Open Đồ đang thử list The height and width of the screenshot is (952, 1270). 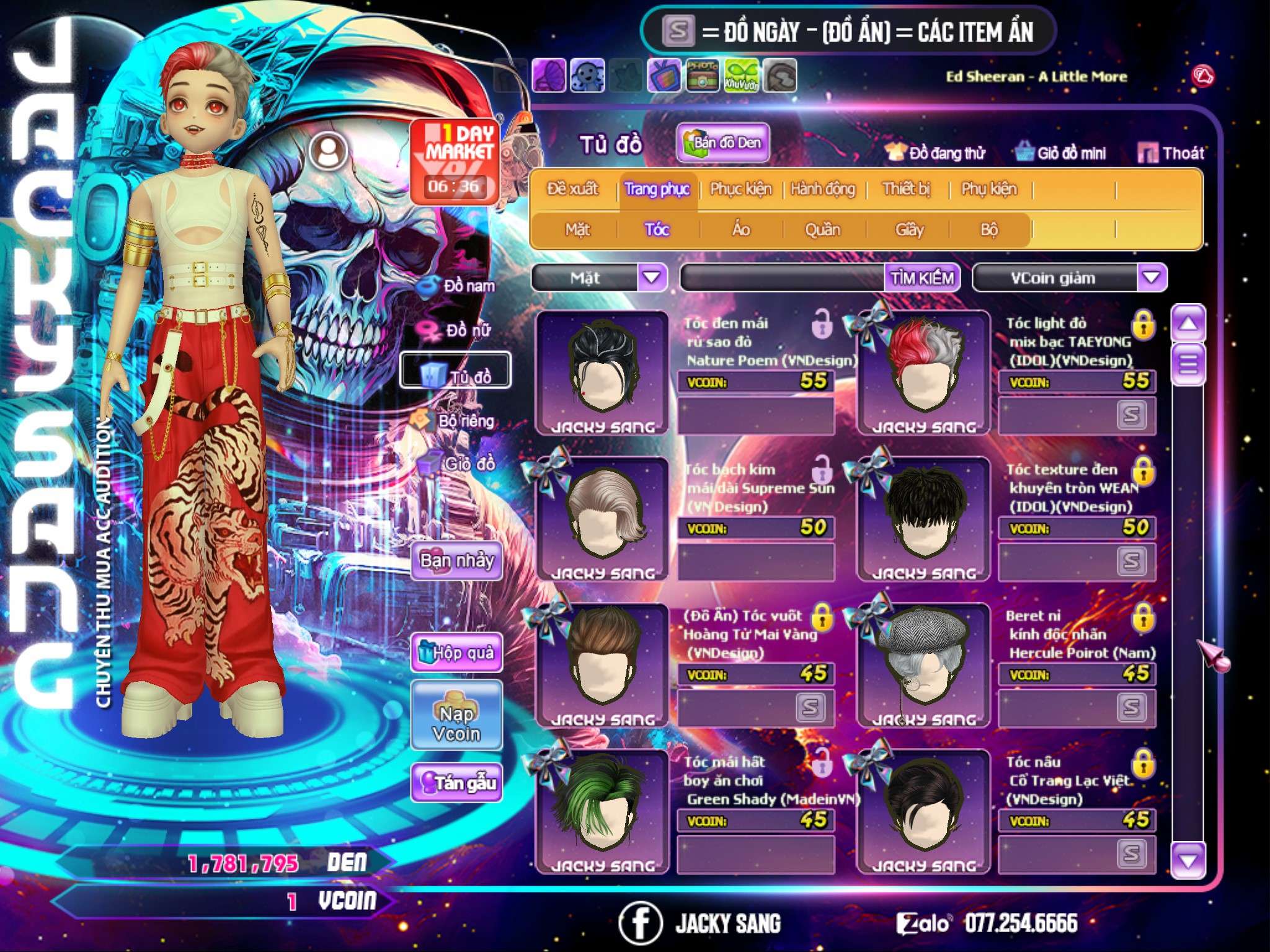click(x=935, y=152)
